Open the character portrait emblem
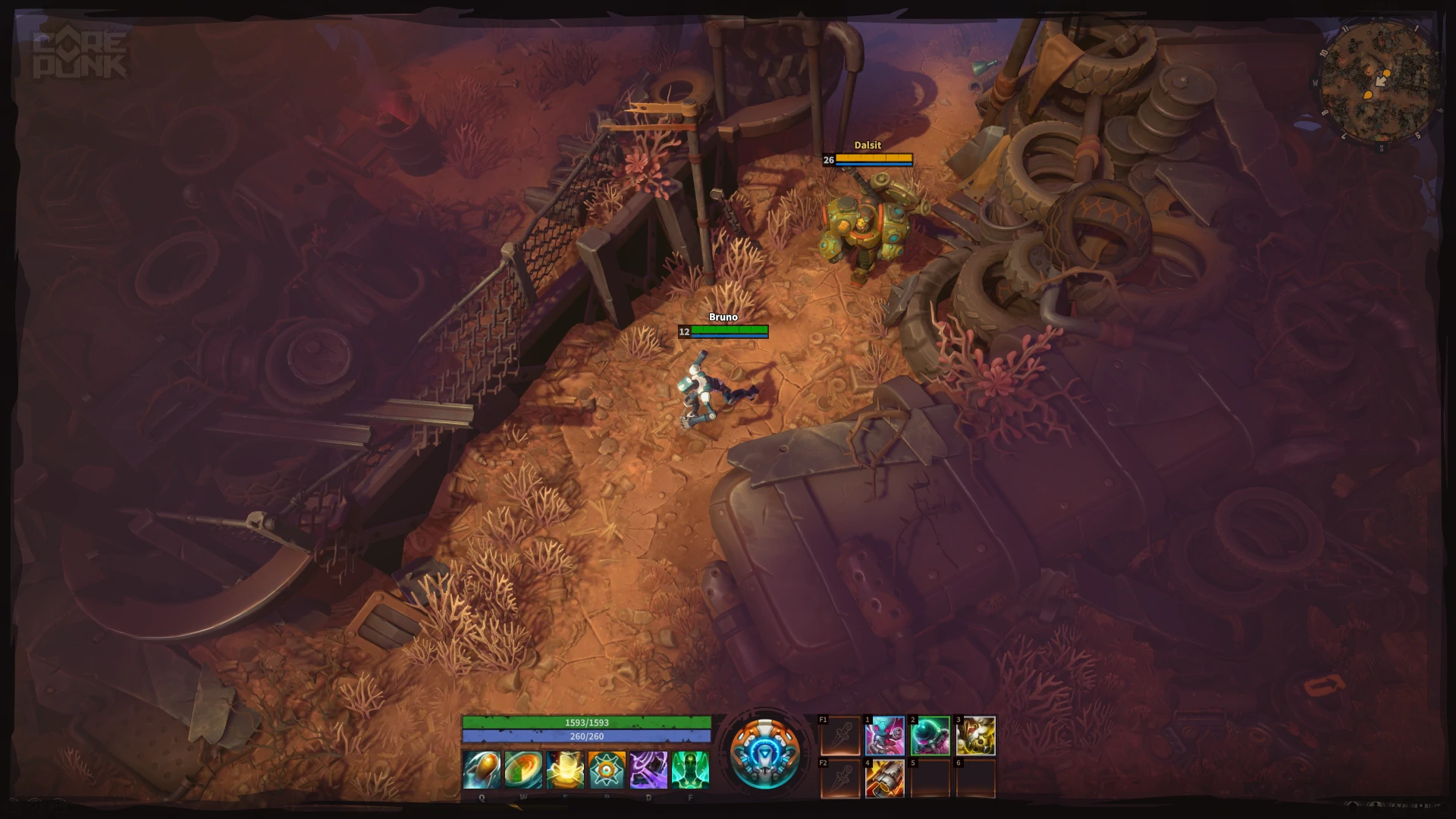Screen dimensions: 1456x819 [x=766, y=755]
